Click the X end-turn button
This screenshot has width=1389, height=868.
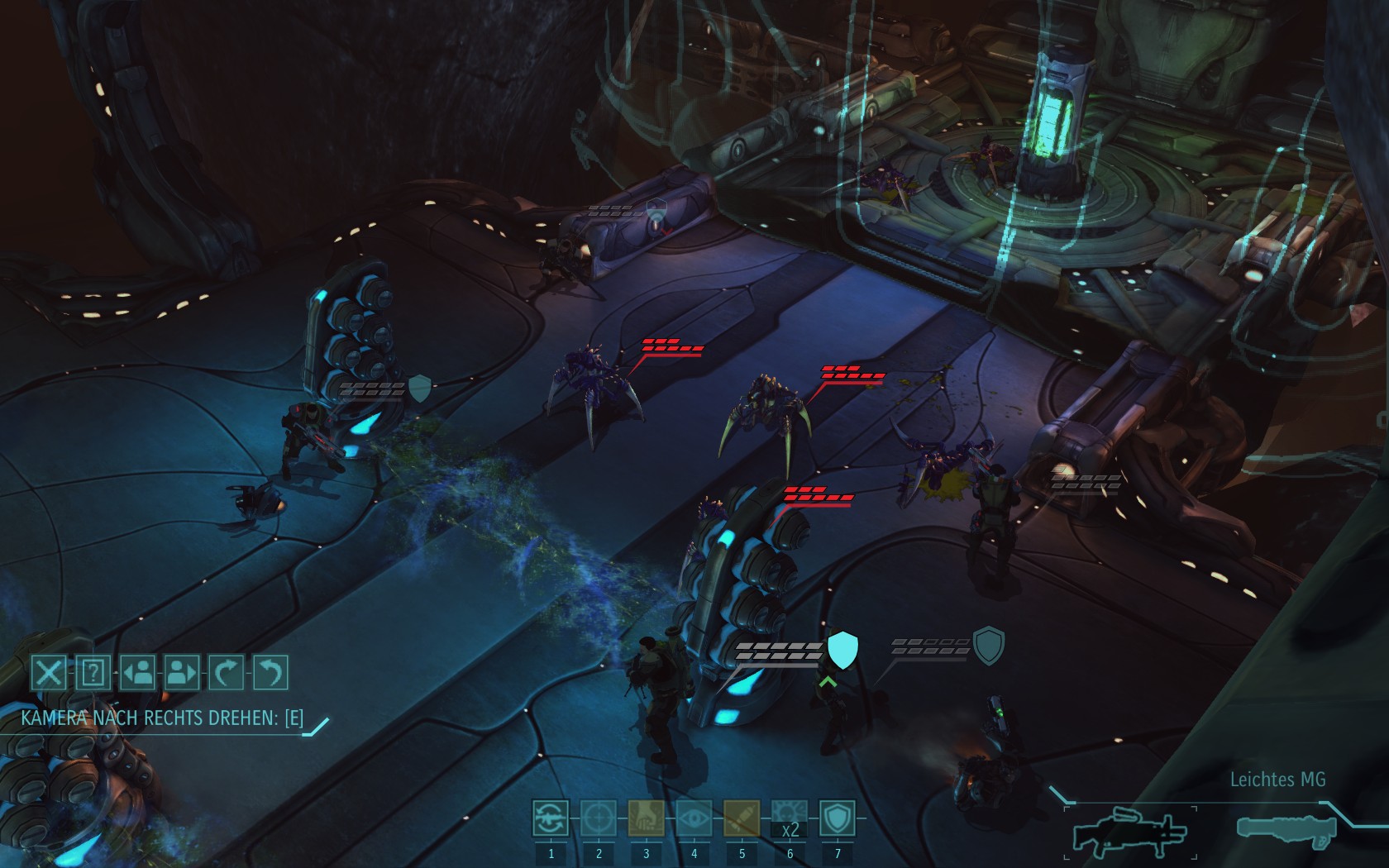[x=48, y=673]
